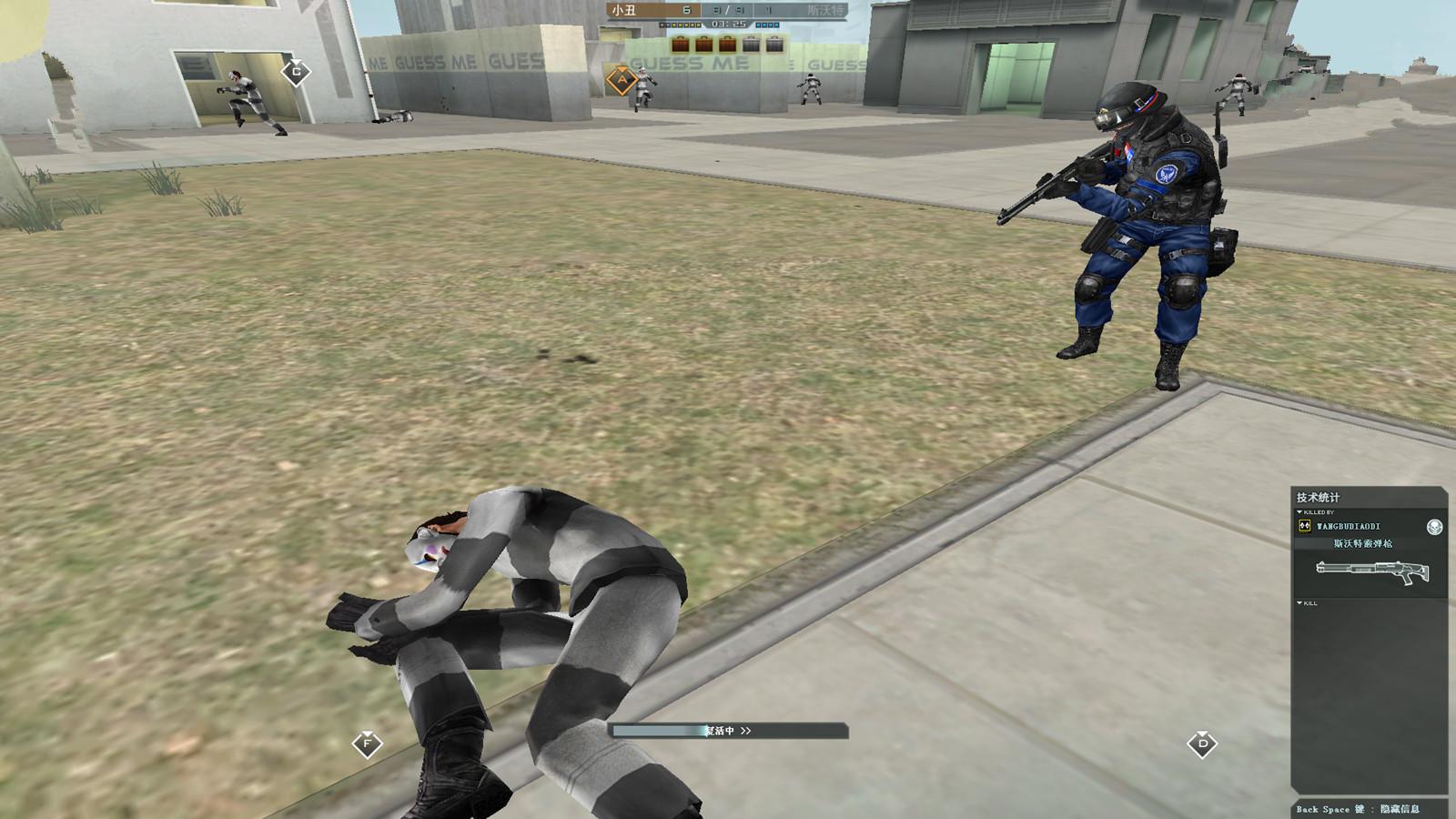This screenshot has width=1456, height=819.
Task: Click the shotgun weapon image
Action: pyautogui.click(x=1371, y=571)
